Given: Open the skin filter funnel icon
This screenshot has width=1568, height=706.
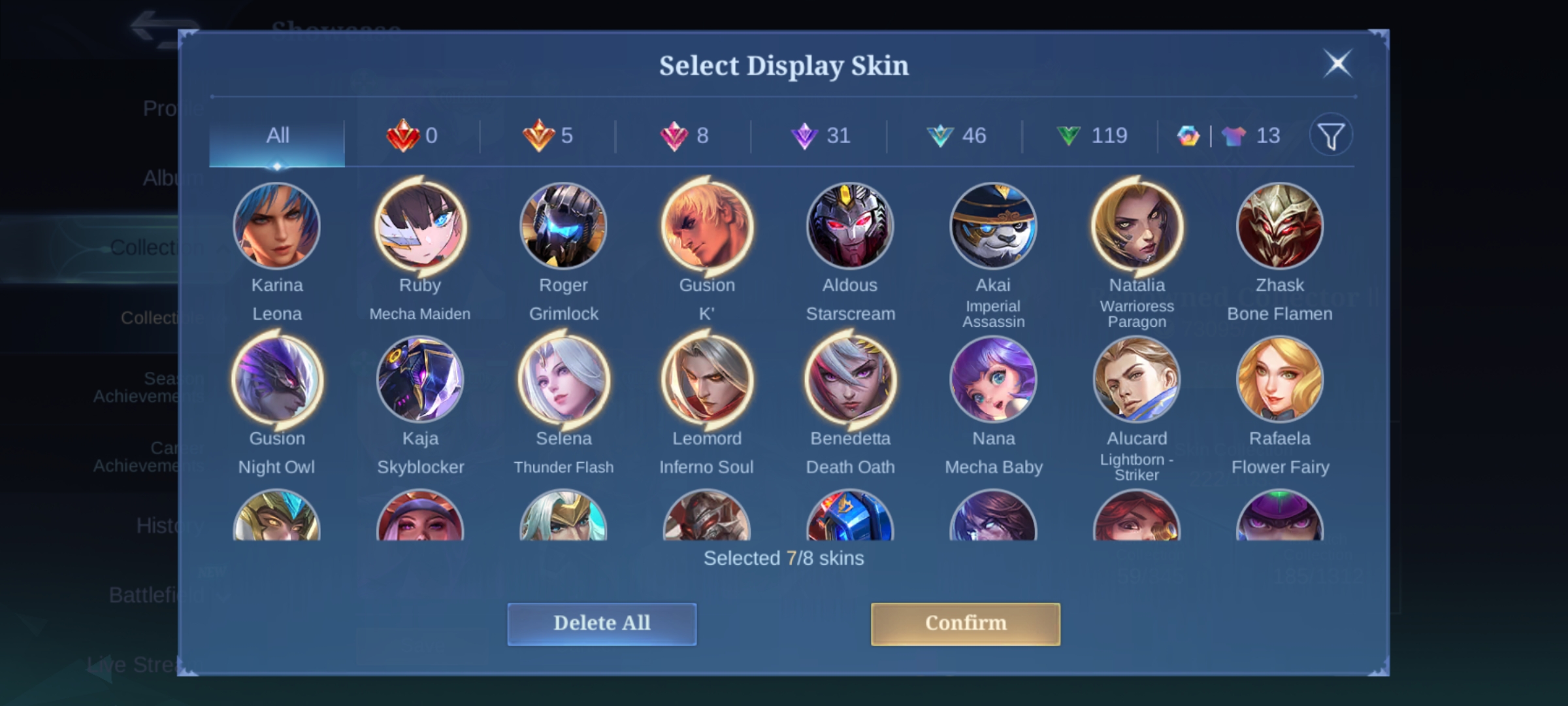Looking at the screenshot, I should pos(1330,136).
